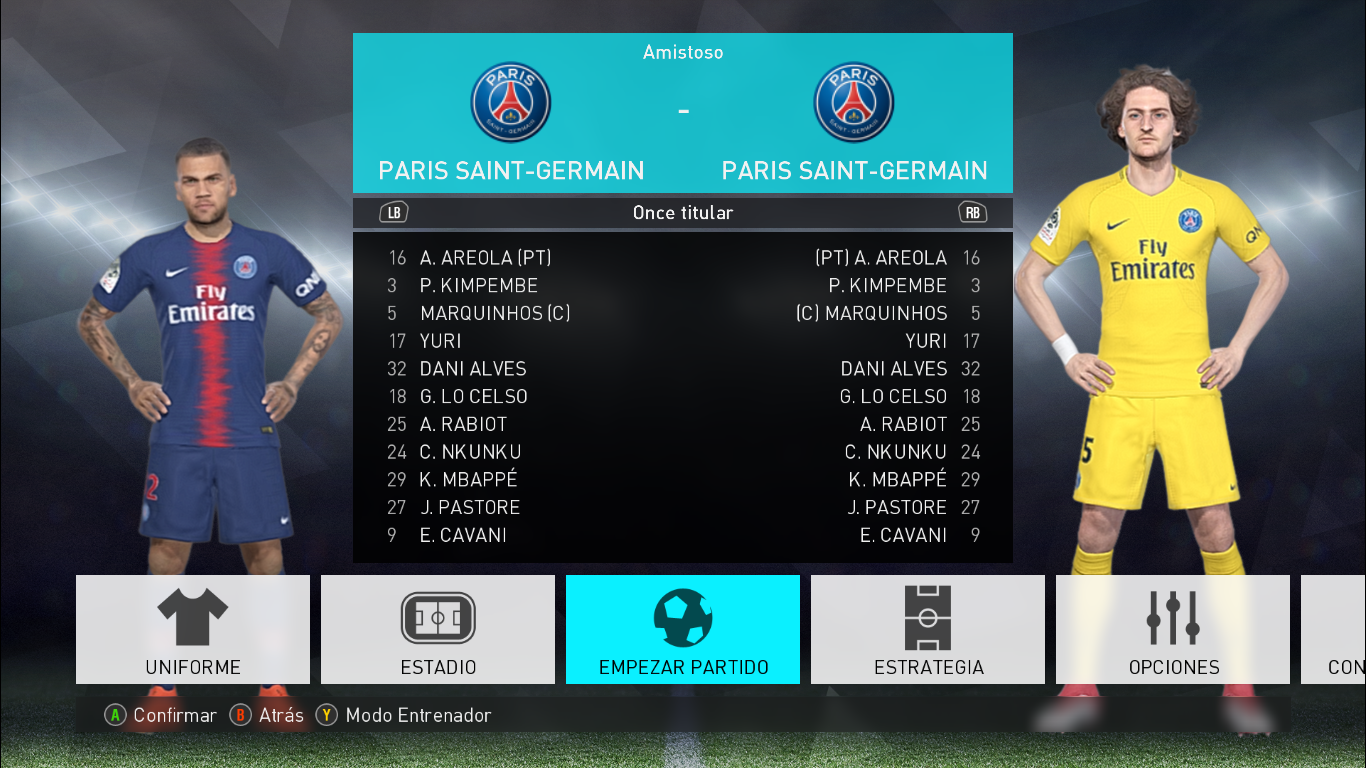The image size is (1366, 768).
Task: Open the Estrategia game plan tile
Action: click(928, 629)
